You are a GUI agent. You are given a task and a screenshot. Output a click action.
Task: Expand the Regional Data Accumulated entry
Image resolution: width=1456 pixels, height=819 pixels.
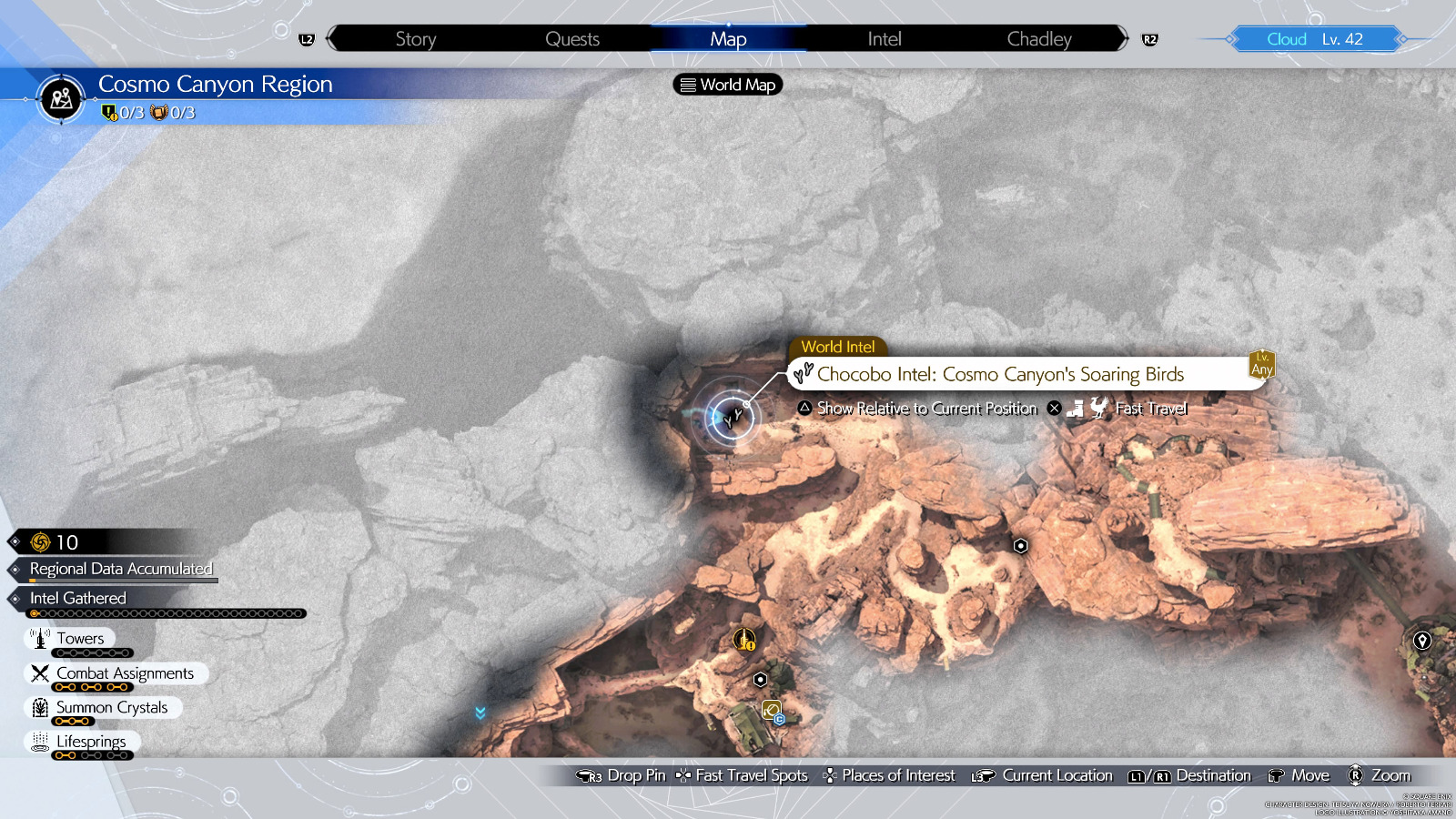[120, 569]
